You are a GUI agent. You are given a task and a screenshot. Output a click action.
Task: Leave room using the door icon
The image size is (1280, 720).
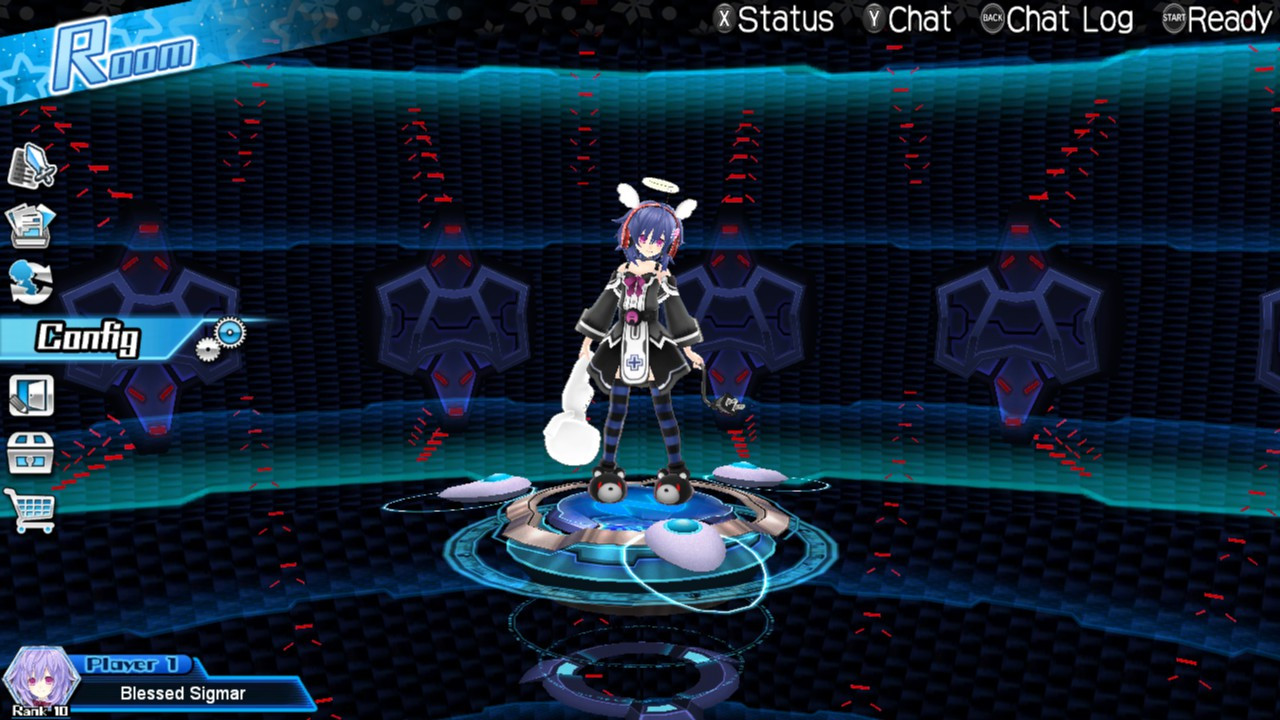(32, 394)
